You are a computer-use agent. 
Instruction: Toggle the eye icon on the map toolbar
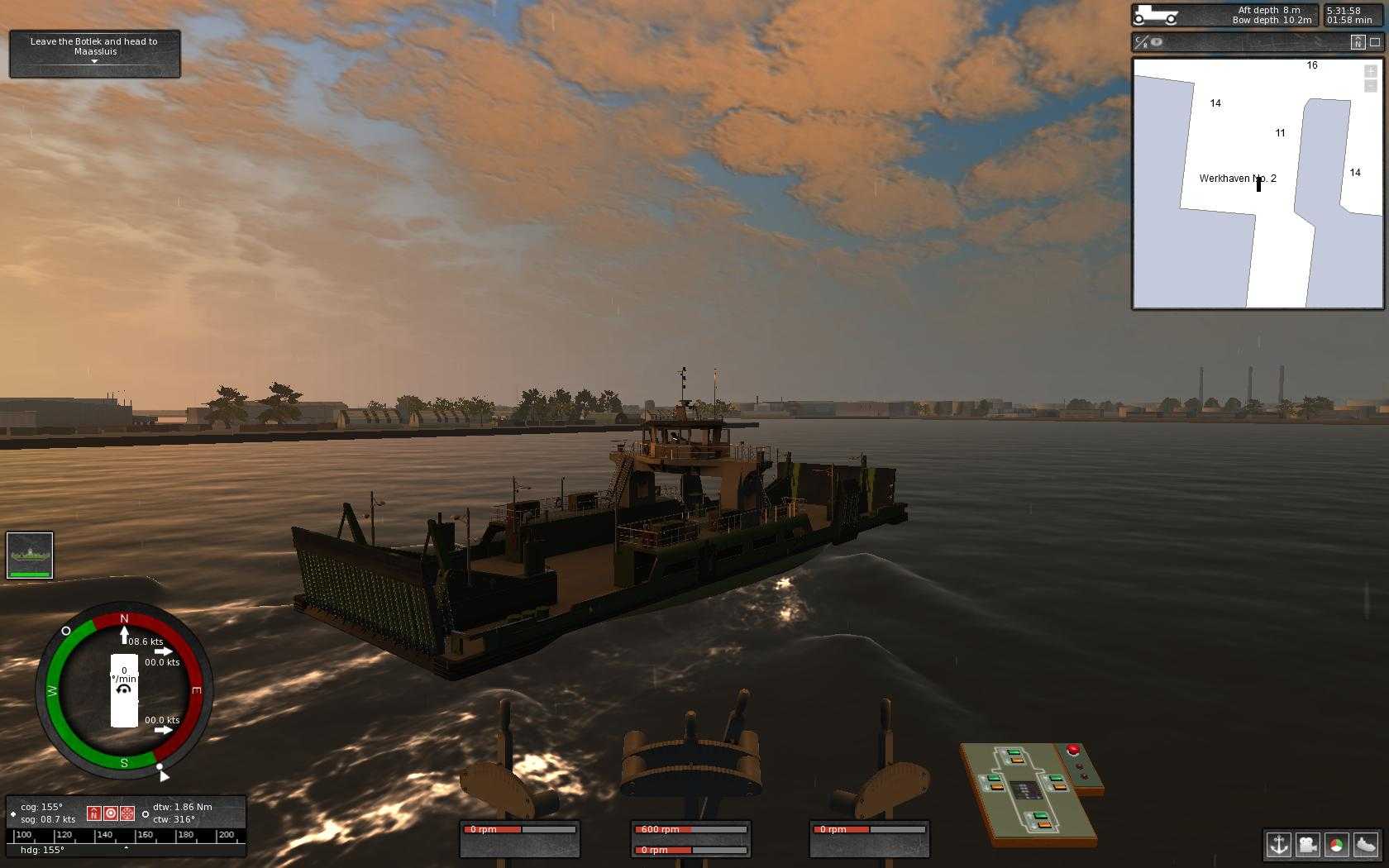tap(1156, 42)
